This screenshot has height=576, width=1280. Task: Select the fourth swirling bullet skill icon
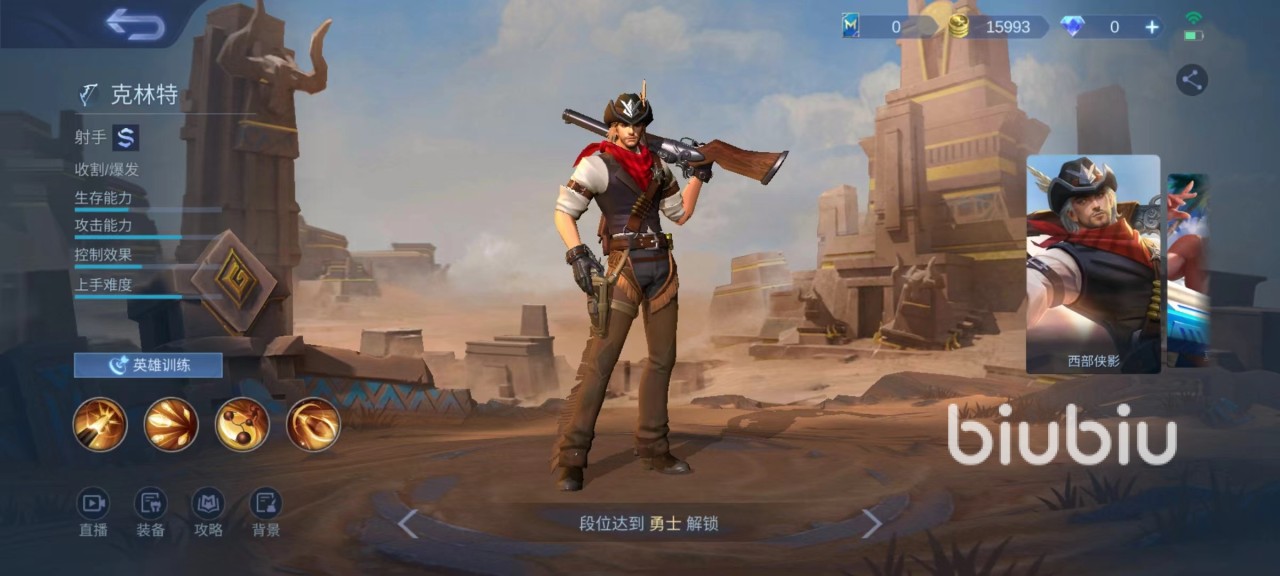(x=313, y=424)
